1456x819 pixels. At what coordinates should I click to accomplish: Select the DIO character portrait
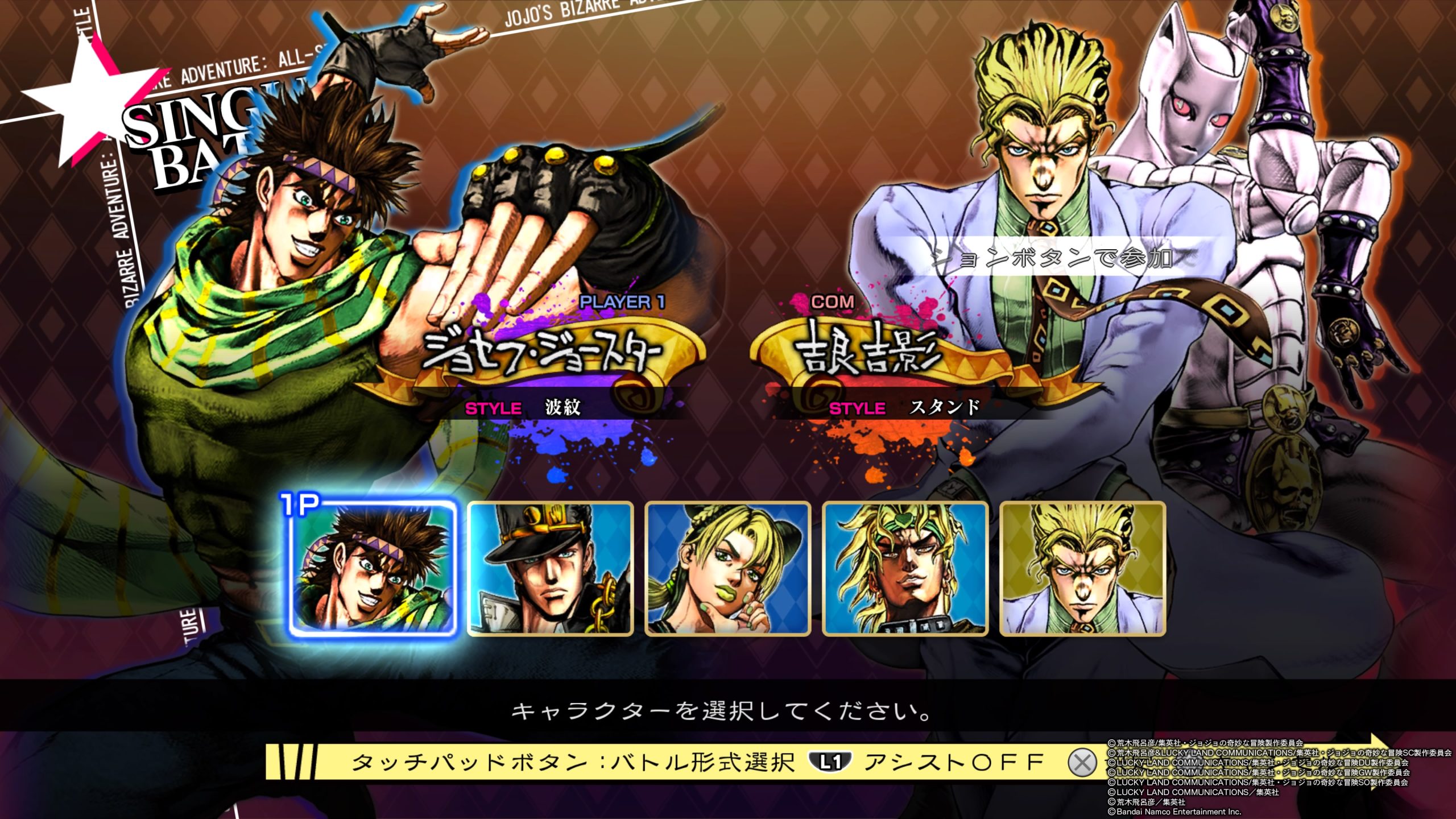click(905, 569)
